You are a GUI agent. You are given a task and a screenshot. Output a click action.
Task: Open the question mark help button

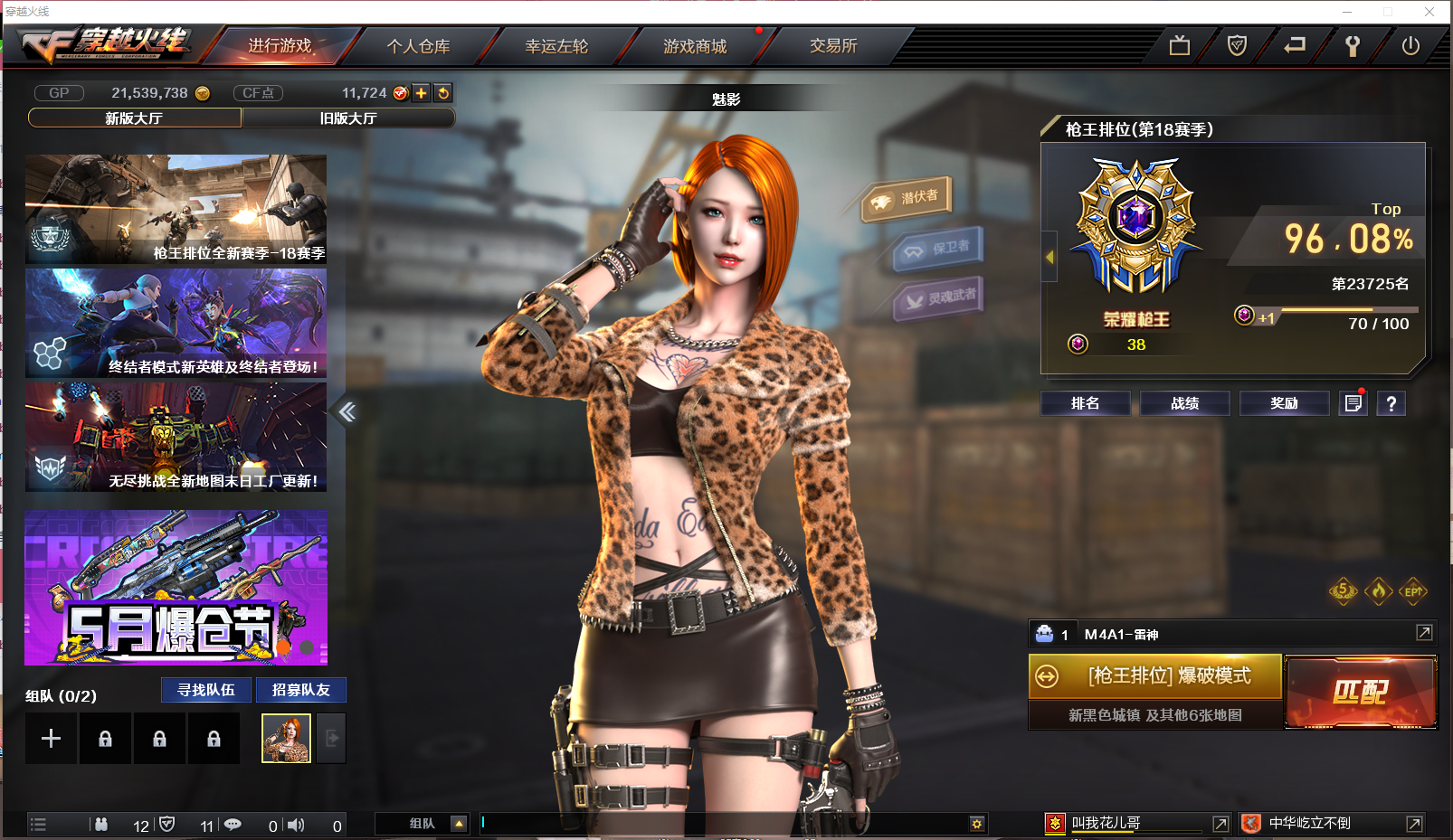(x=1391, y=403)
